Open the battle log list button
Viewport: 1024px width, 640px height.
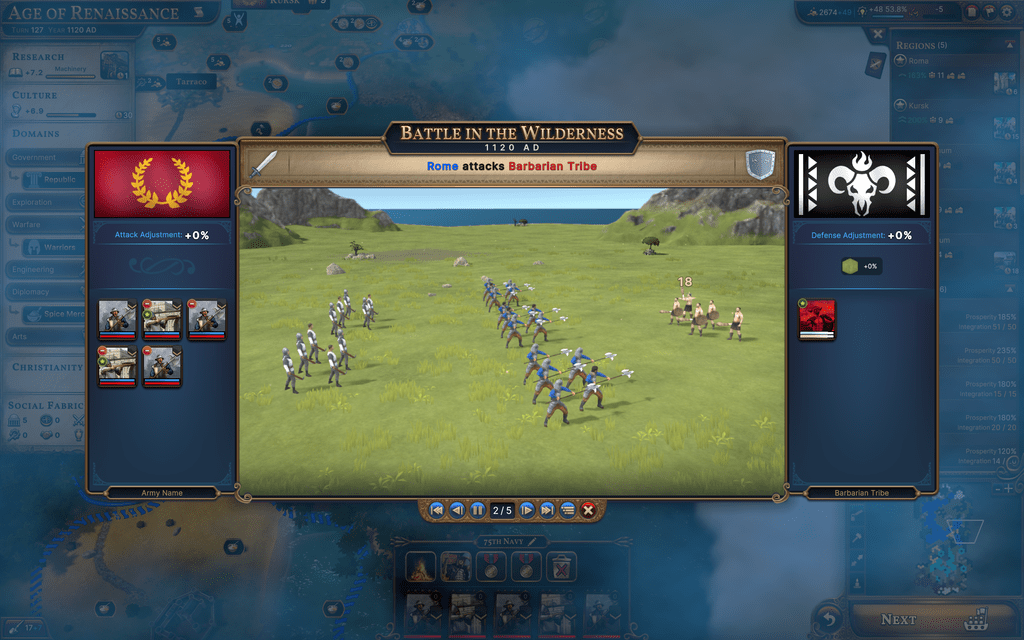[567, 510]
